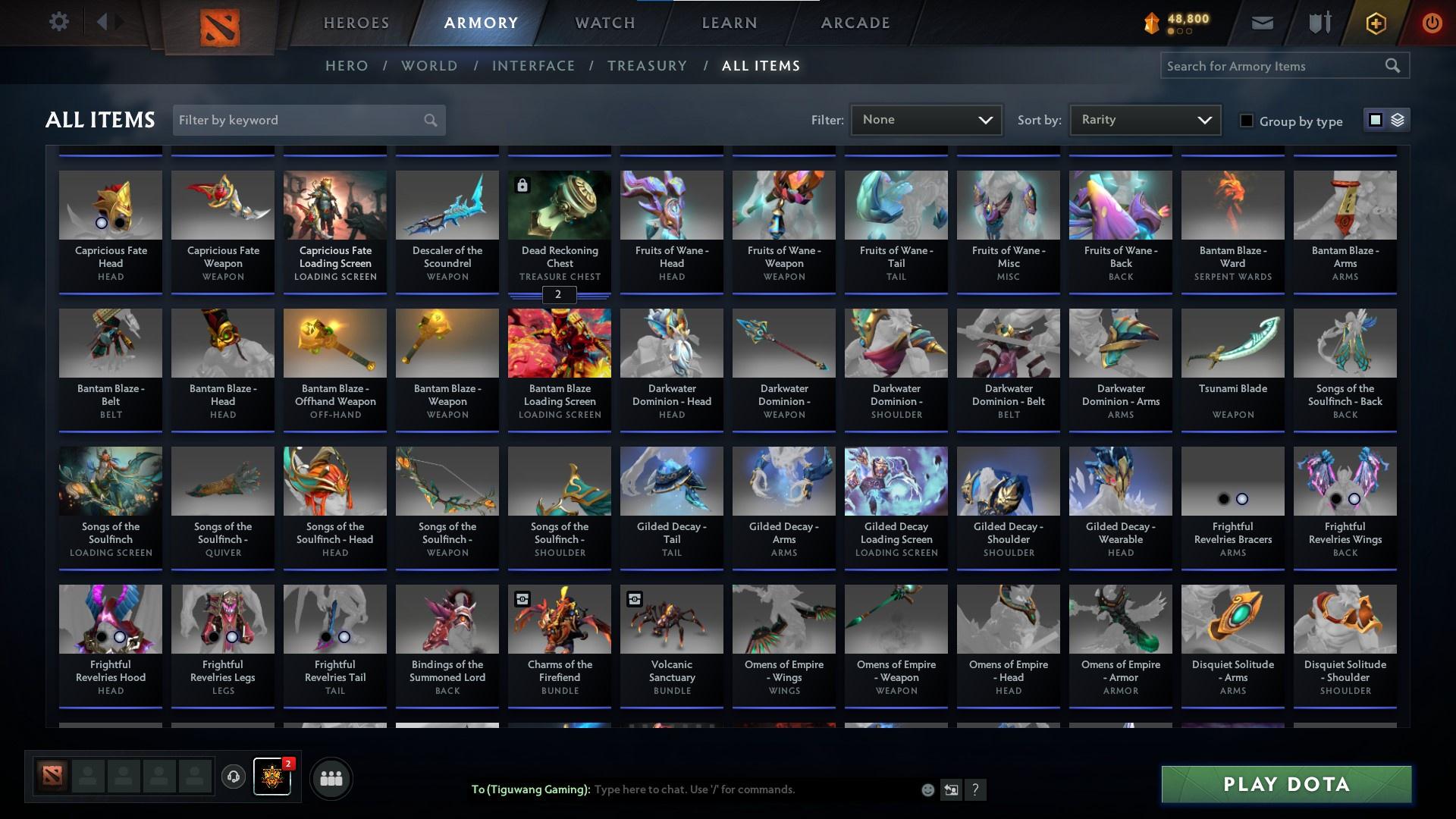Viewport: 1456px width, 819px height.
Task: Click the magnifier in Search for Armory Items
Action: [1393, 66]
